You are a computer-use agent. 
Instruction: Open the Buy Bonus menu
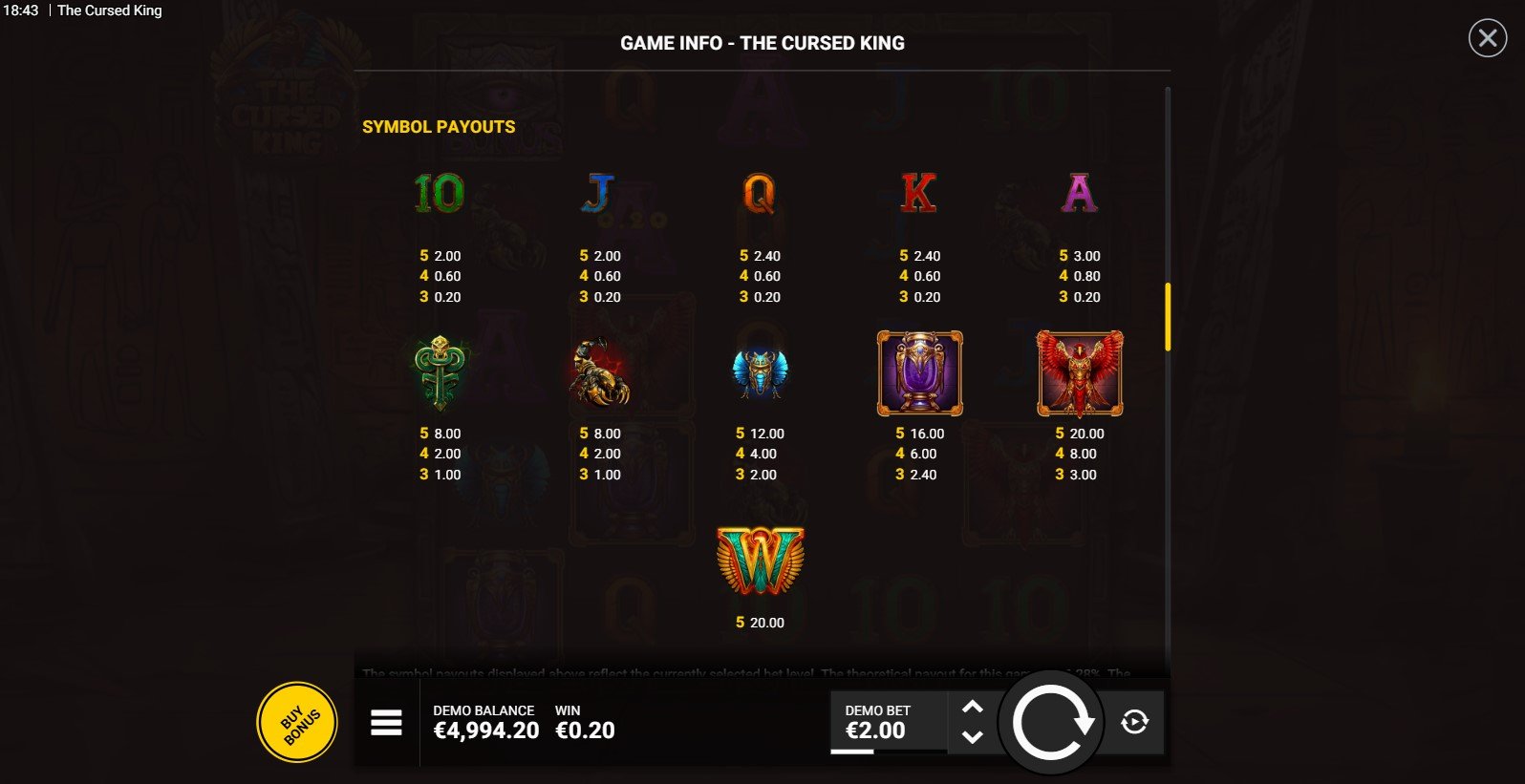[x=297, y=723]
